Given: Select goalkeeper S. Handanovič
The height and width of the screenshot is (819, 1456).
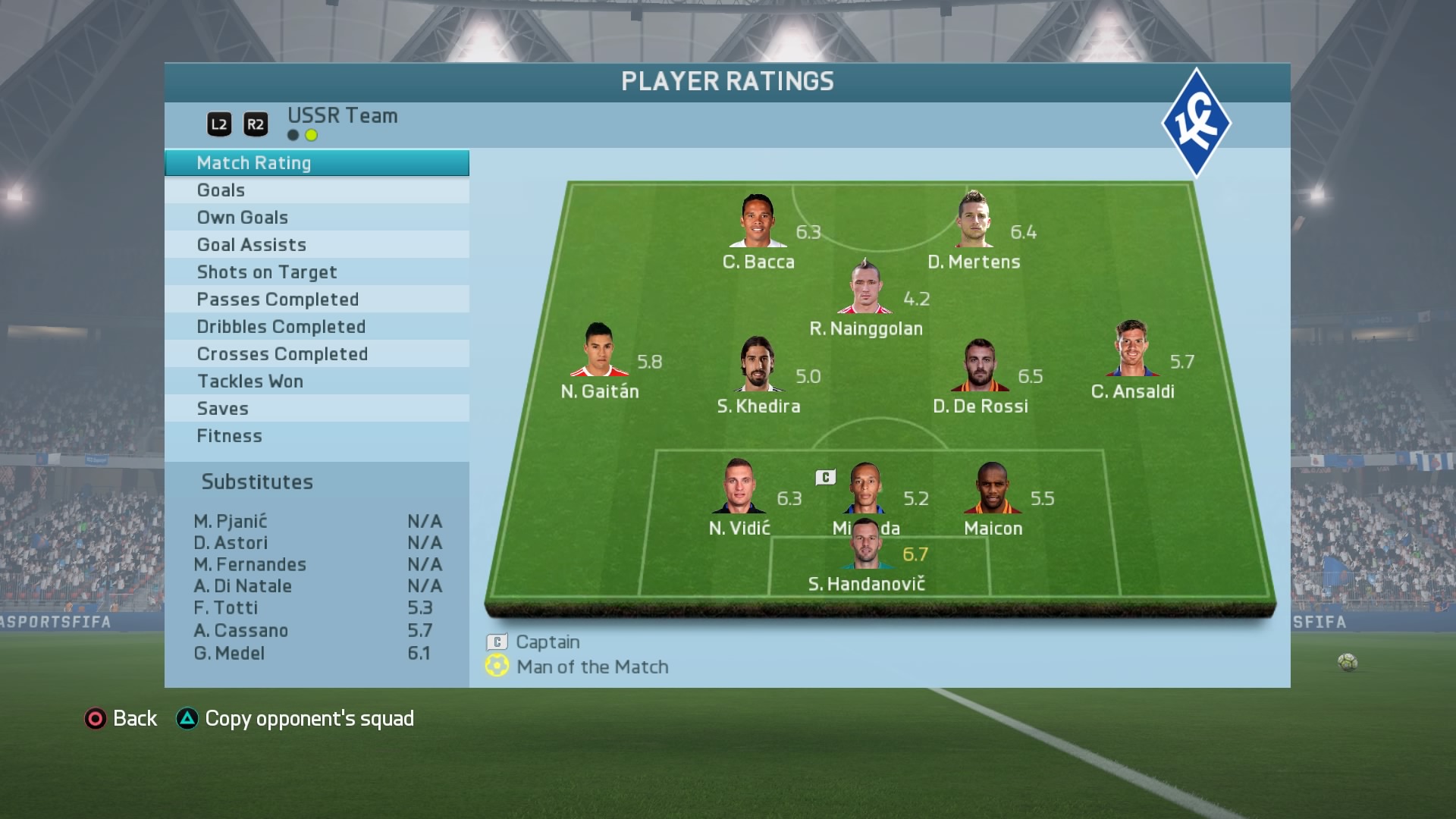Looking at the screenshot, I should click(866, 544).
